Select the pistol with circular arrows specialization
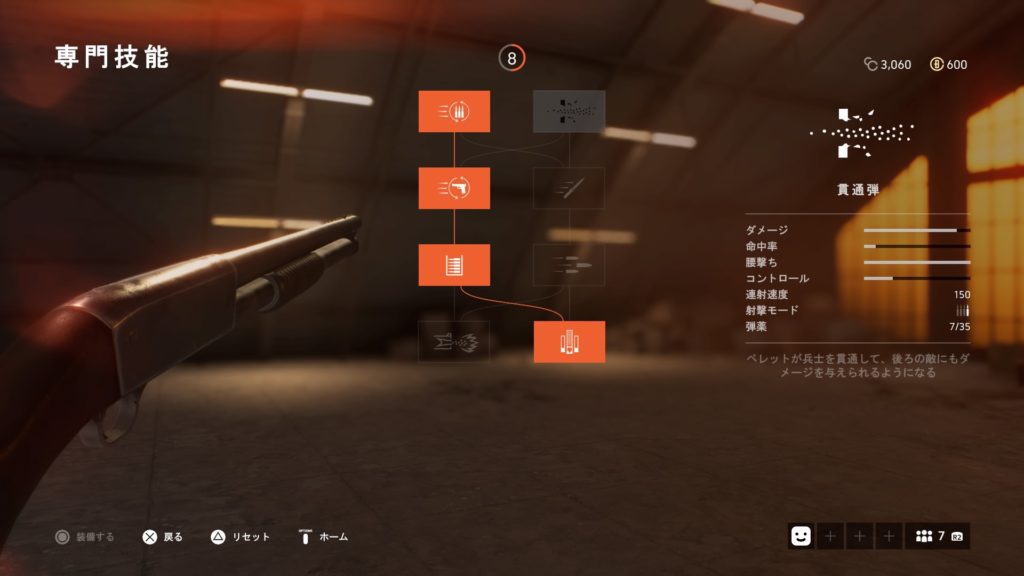Viewport: 1024px width, 576px height. 454,188
